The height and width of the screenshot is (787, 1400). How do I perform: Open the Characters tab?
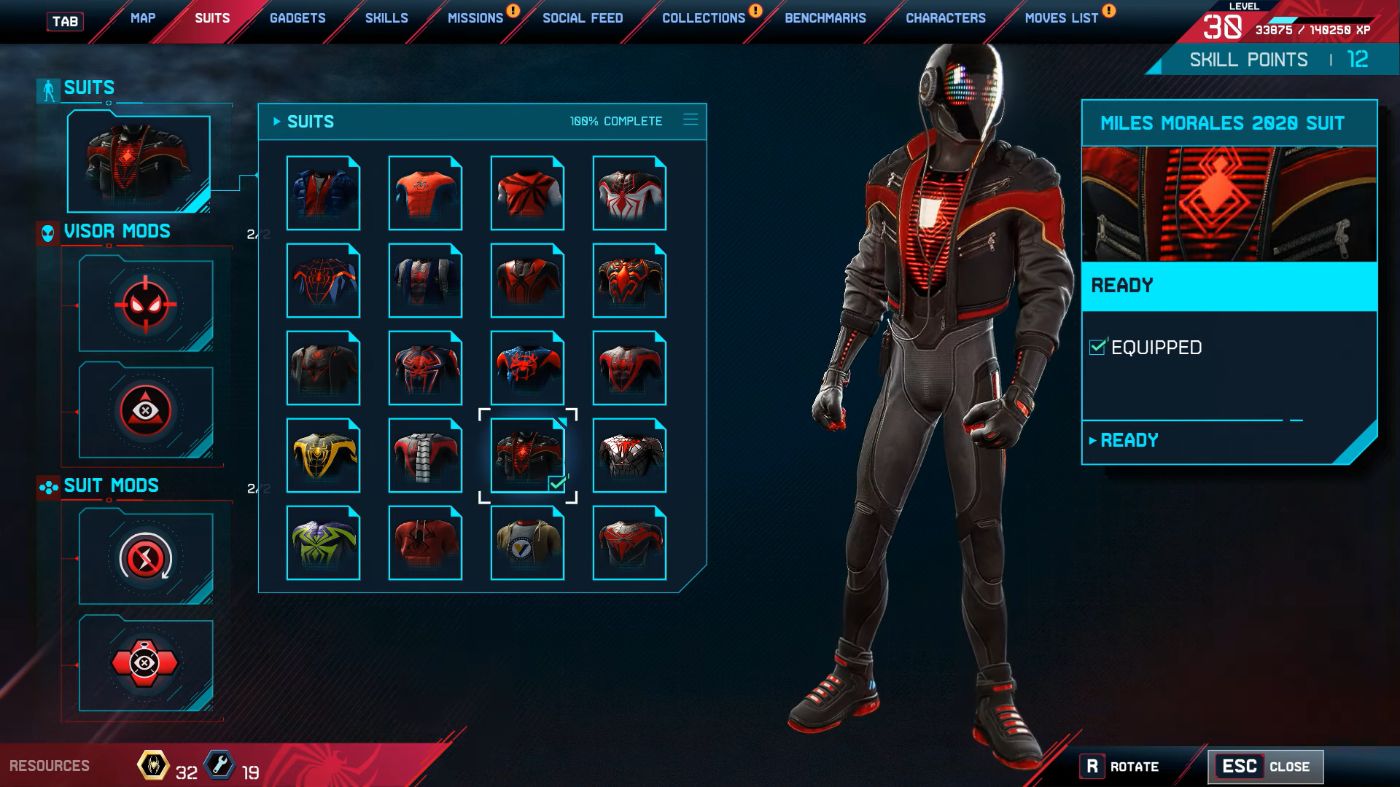(x=945, y=18)
